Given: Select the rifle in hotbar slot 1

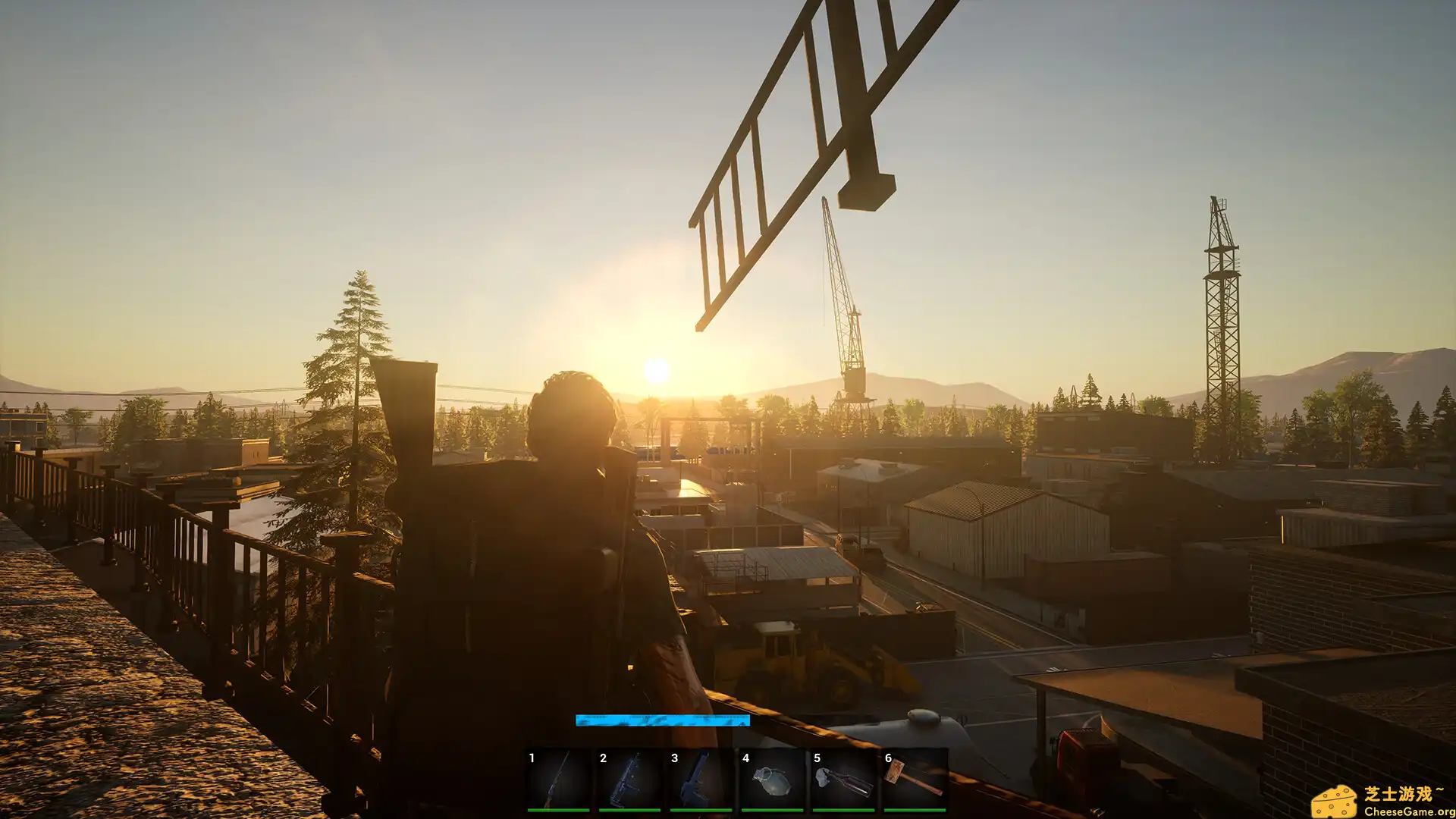Looking at the screenshot, I should (558, 780).
